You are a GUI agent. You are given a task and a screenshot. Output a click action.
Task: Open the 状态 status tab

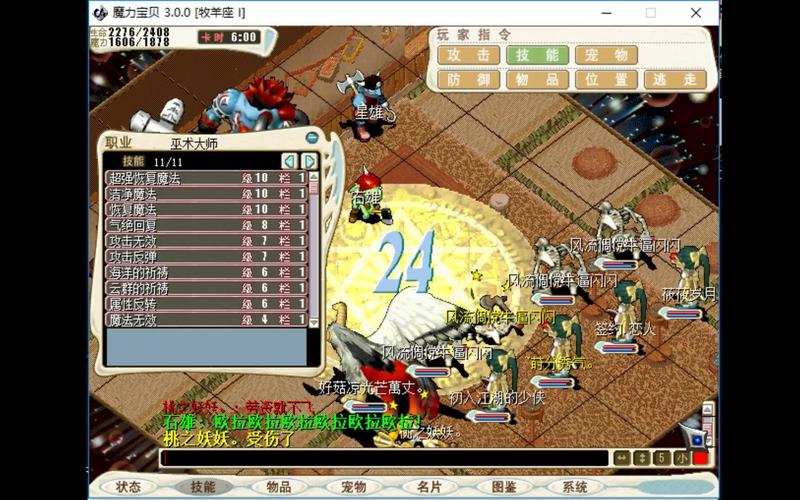tap(128, 487)
